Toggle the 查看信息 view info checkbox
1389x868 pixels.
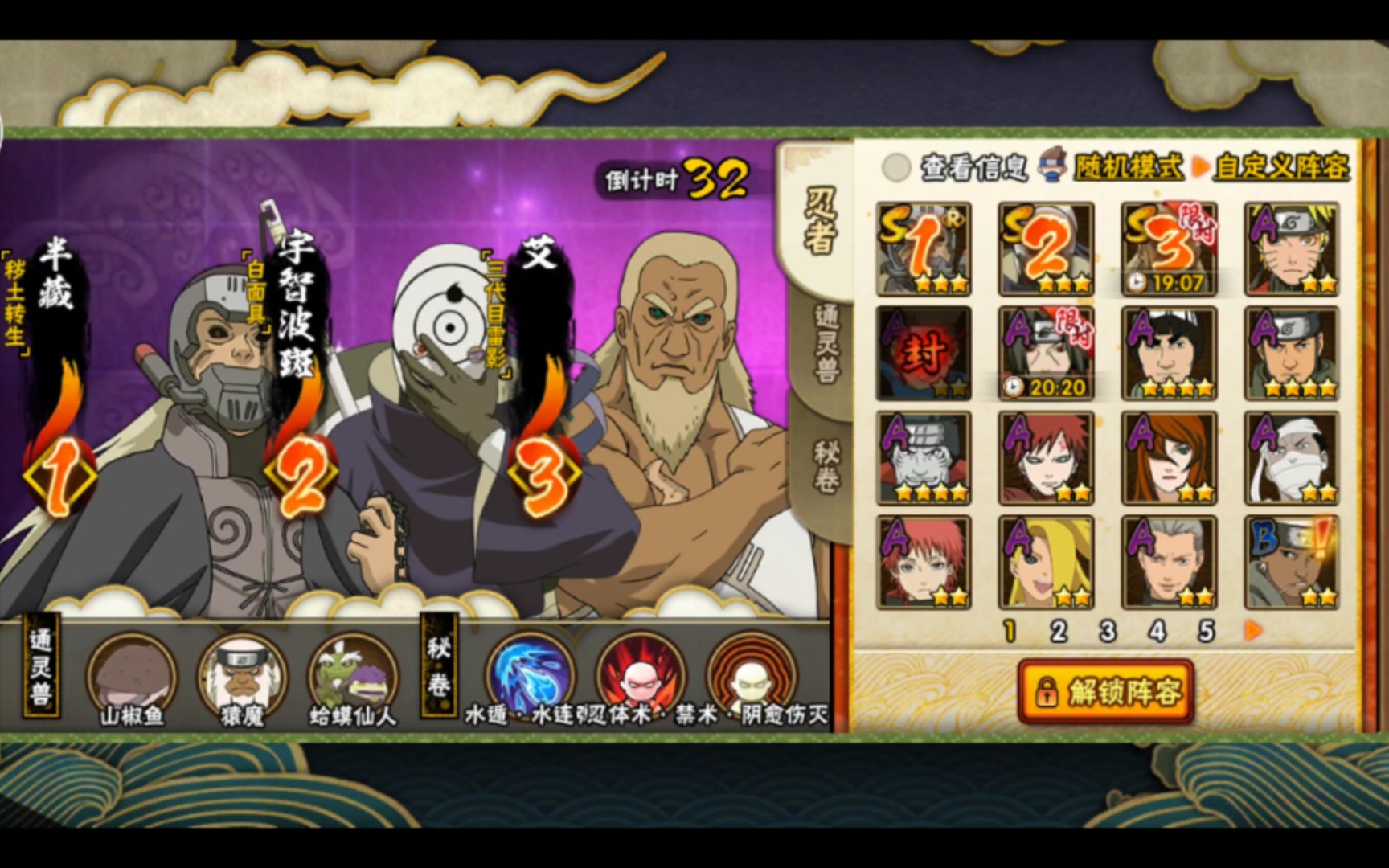pos(895,168)
